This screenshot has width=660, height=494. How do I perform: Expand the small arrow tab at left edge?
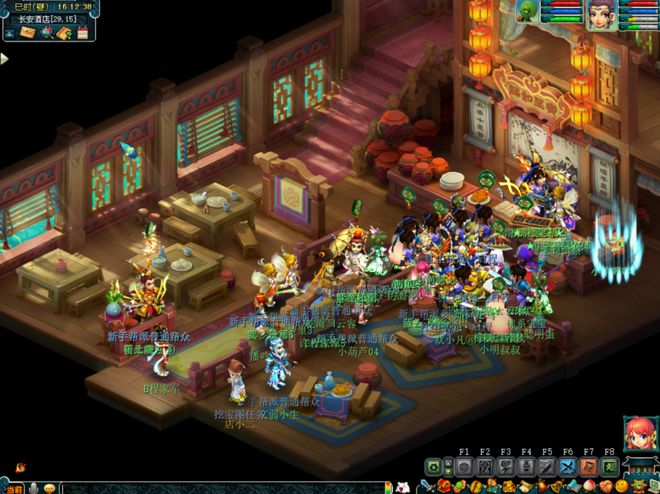tap(4, 60)
